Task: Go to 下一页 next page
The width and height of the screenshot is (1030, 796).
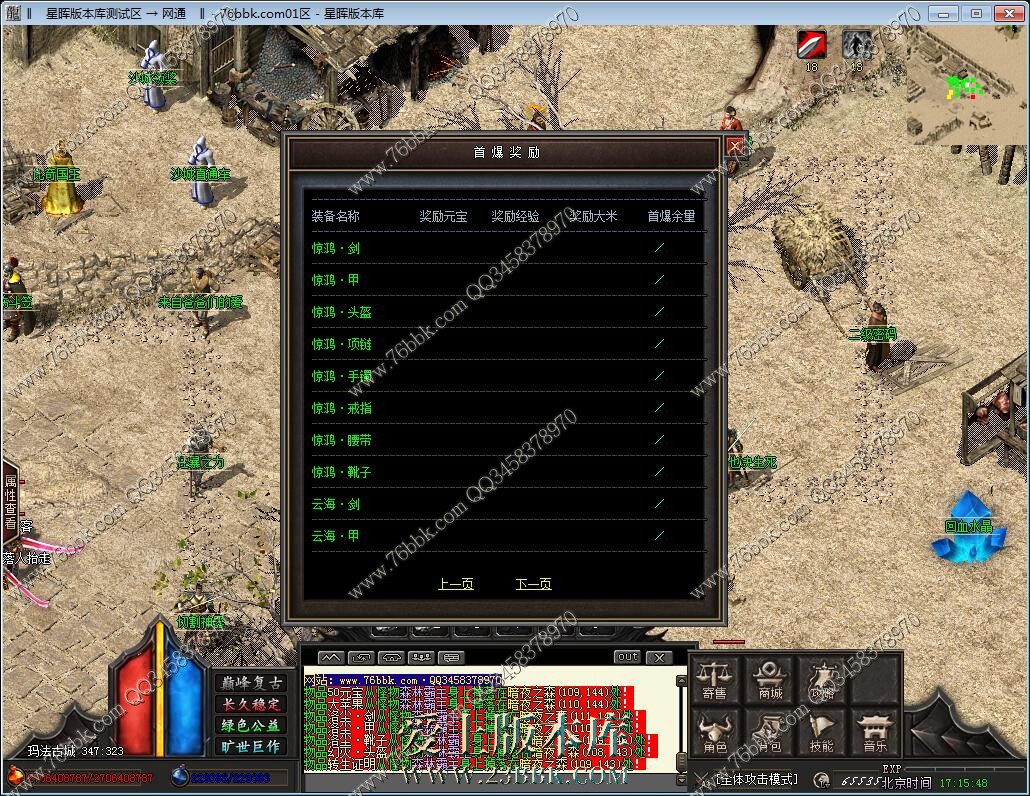Action: [533, 584]
